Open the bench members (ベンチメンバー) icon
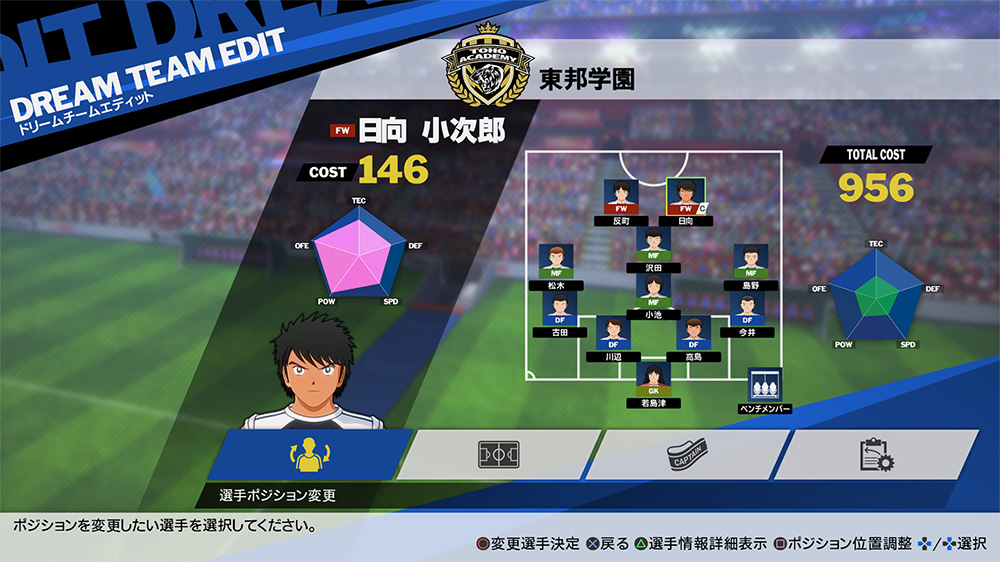Viewport: 1000px width, 562px height. (764, 386)
